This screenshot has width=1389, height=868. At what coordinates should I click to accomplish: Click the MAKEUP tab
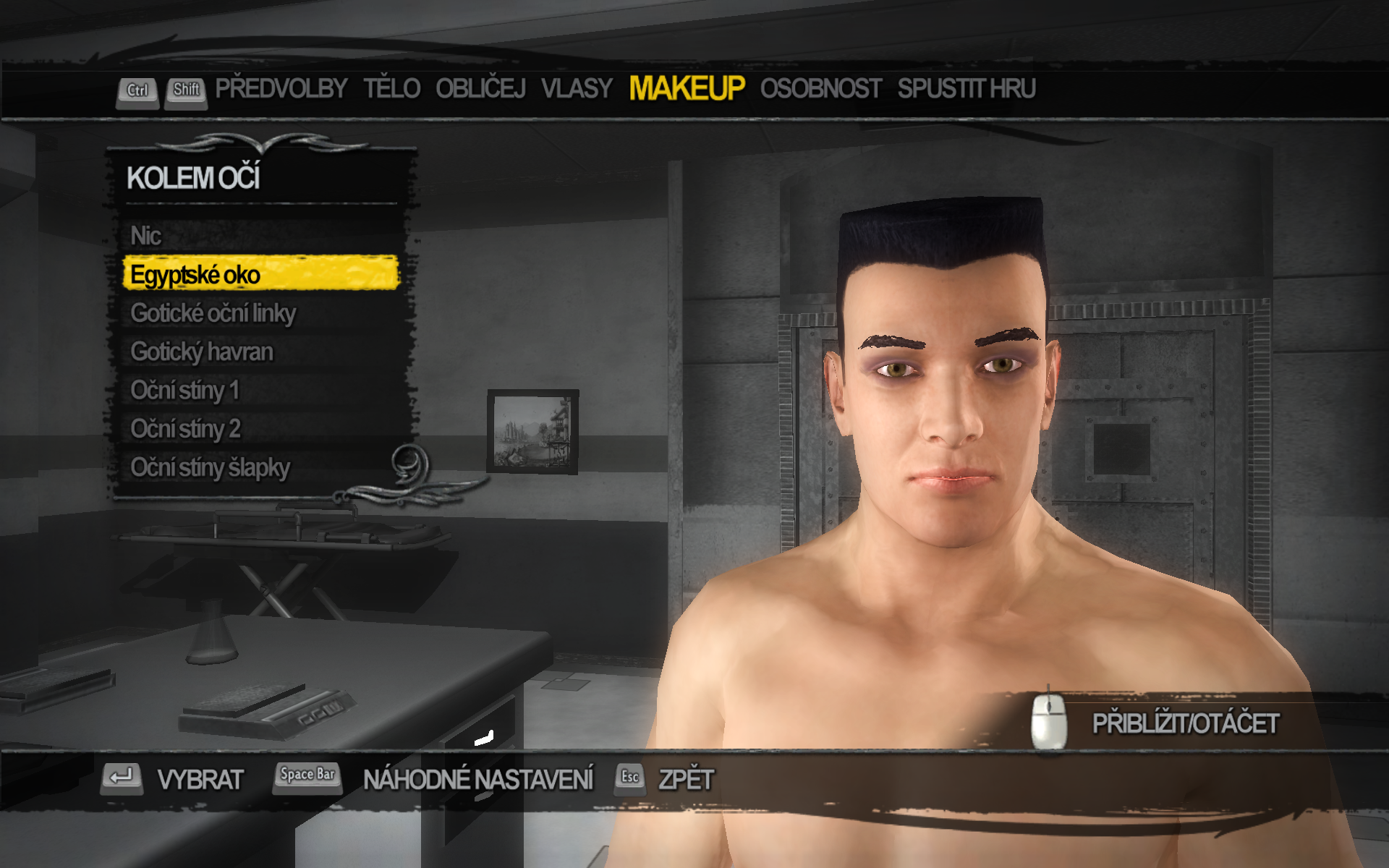point(686,89)
